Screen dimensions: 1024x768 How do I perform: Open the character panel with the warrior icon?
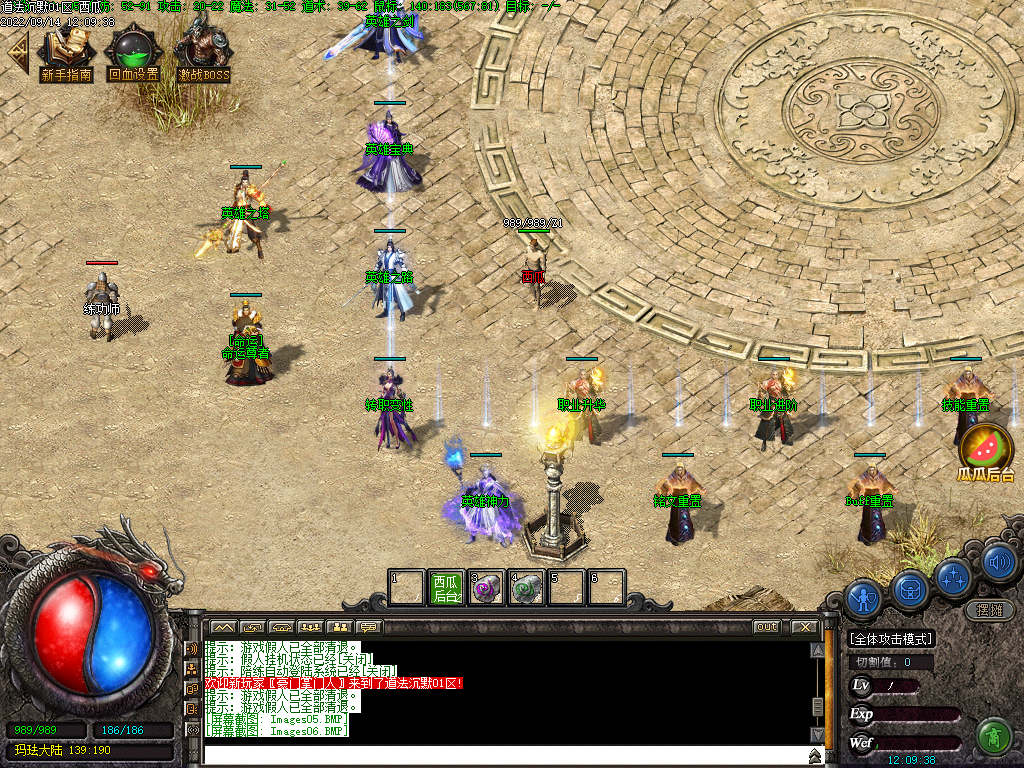click(863, 598)
